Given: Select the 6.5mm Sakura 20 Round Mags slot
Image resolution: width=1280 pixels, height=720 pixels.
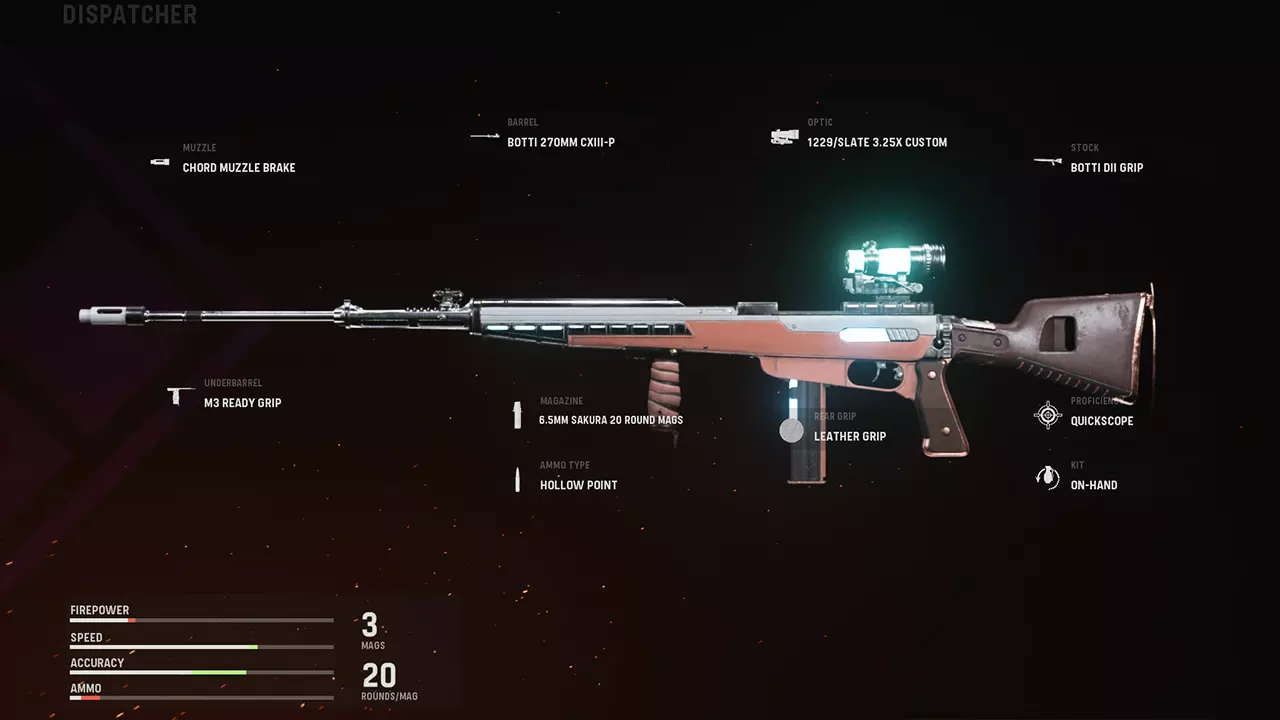Looking at the screenshot, I should pos(610,420).
